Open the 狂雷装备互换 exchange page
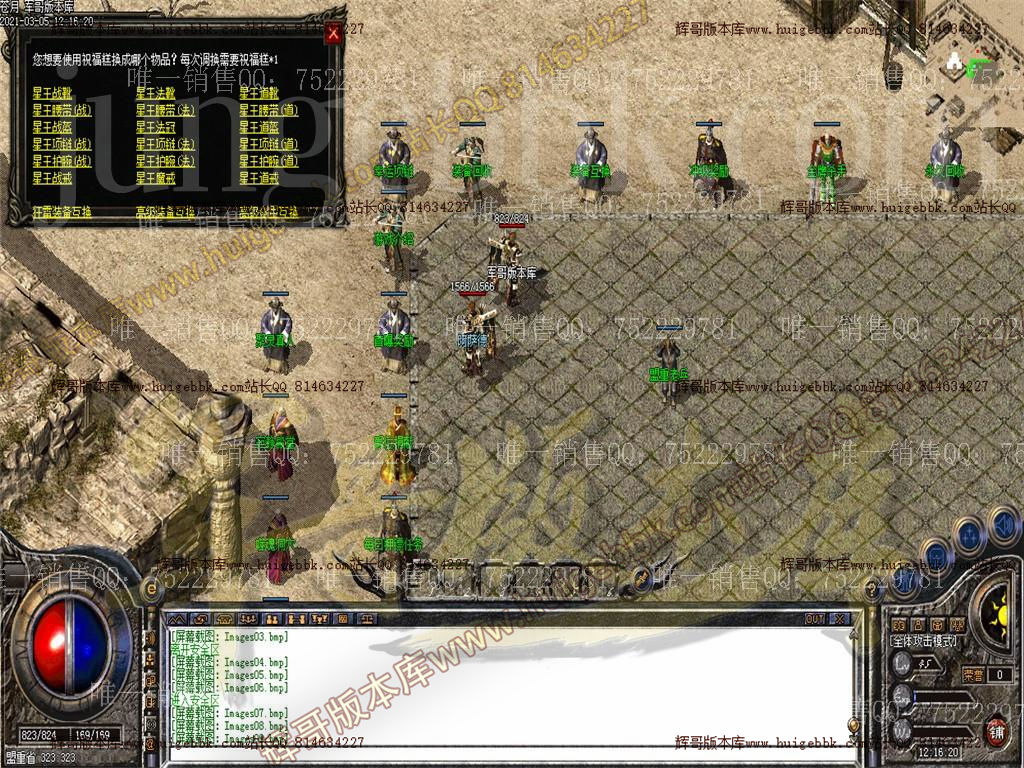Image resolution: width=1024 pixels, height=768 pixels. [x=62, y=212]
